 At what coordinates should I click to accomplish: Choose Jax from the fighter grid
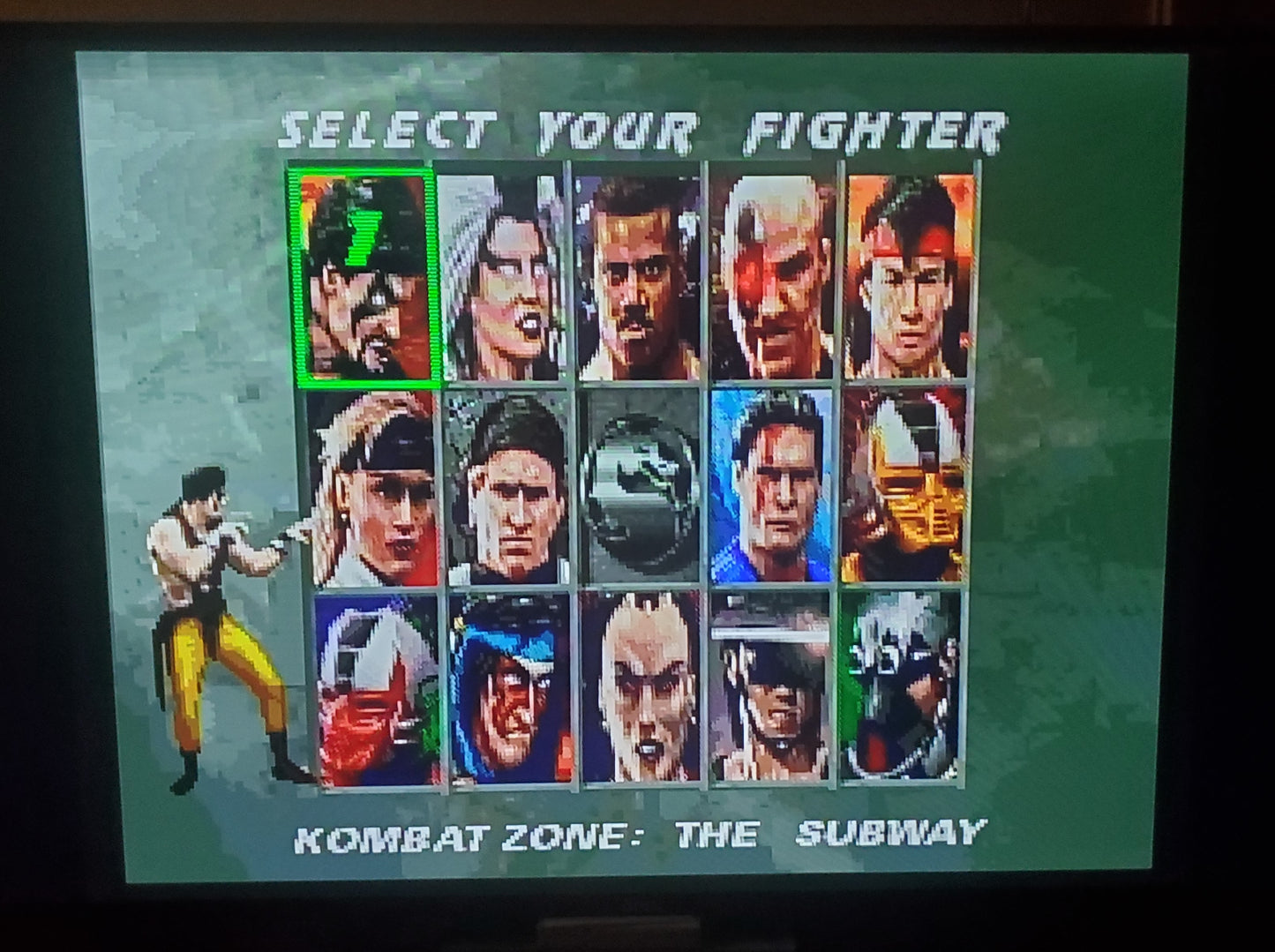tap(640, 274)
